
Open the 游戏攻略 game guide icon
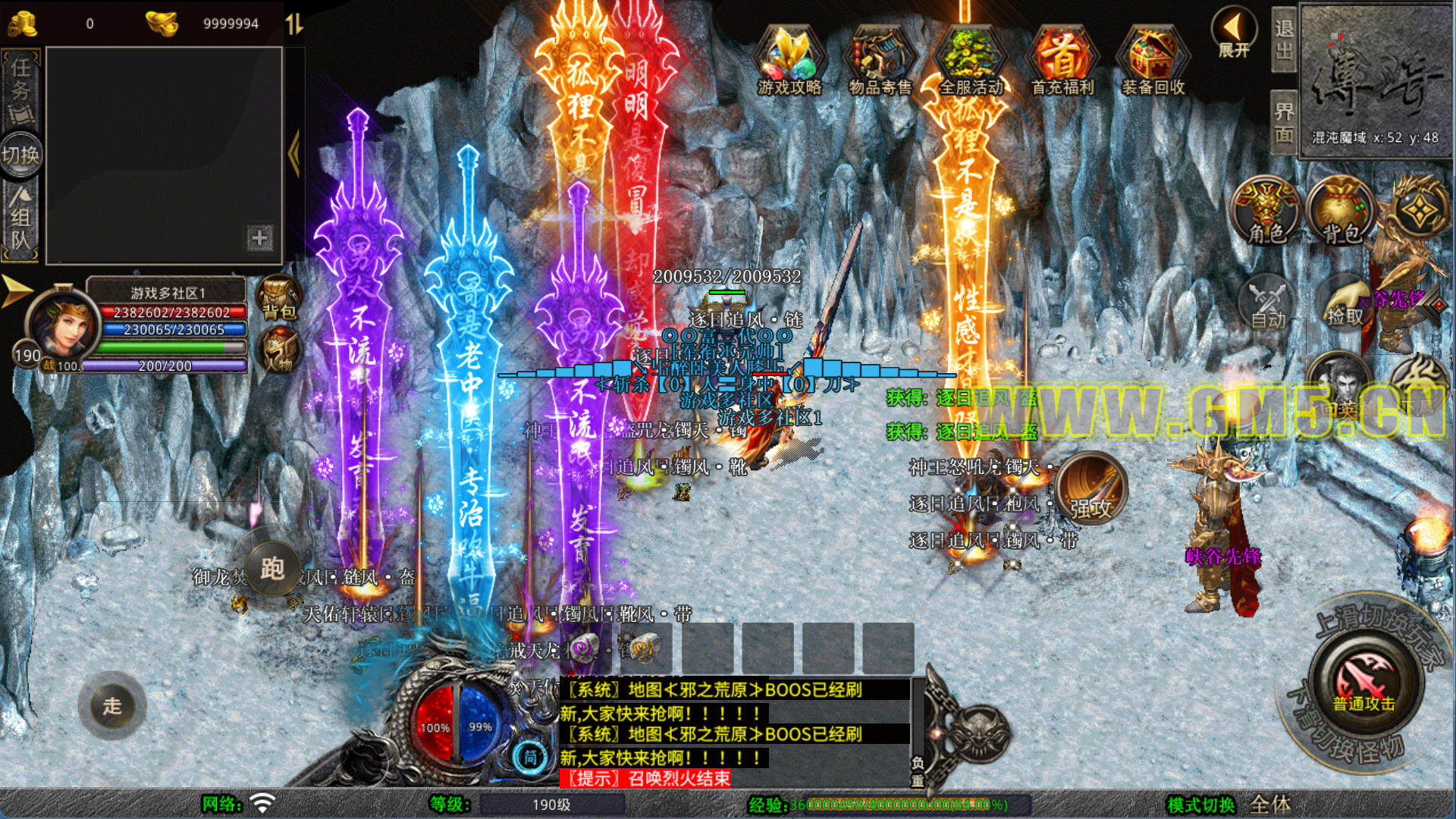(x=789, y=61)
